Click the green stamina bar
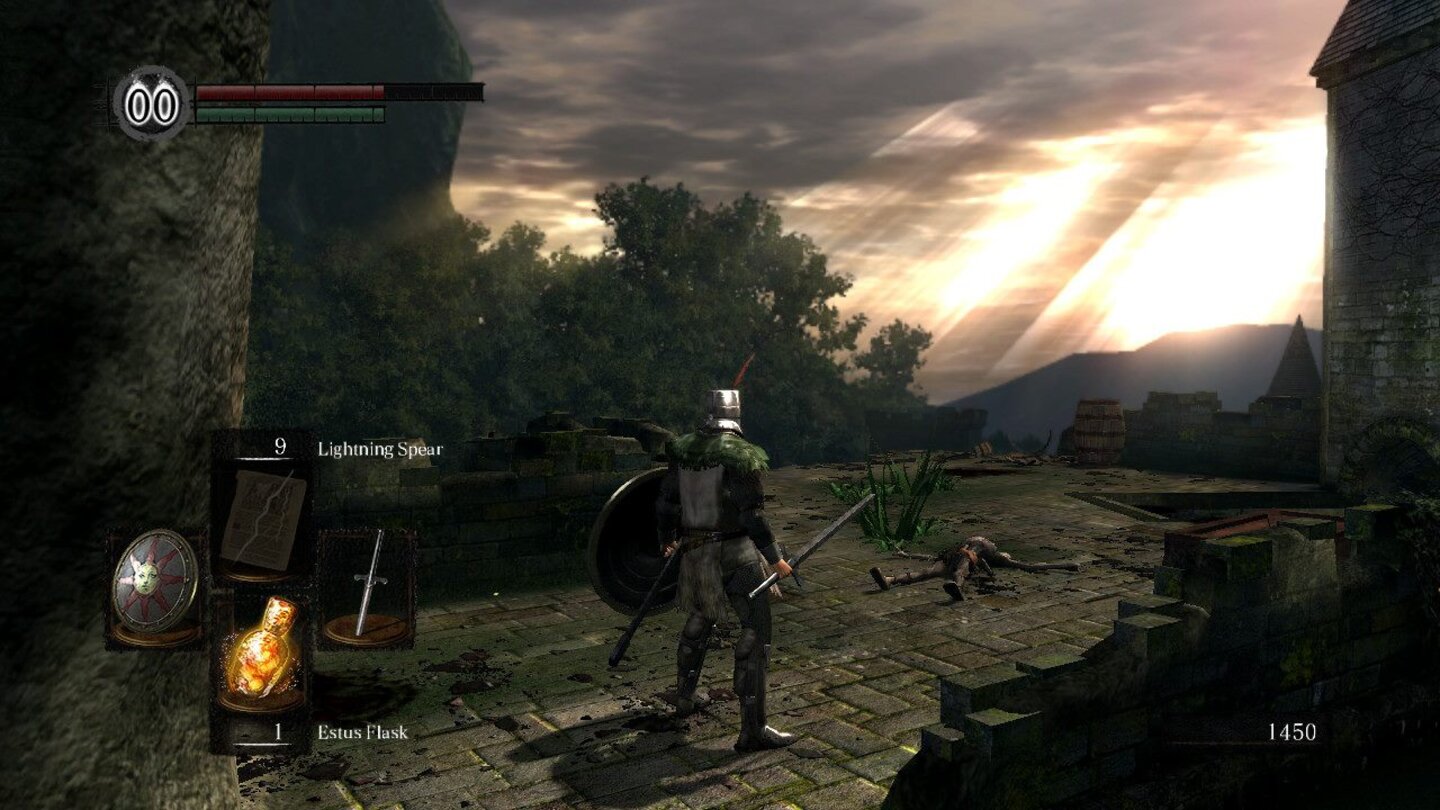Image resolution: width=1440 pixels, height=810 pixels. tap(288, 115)
